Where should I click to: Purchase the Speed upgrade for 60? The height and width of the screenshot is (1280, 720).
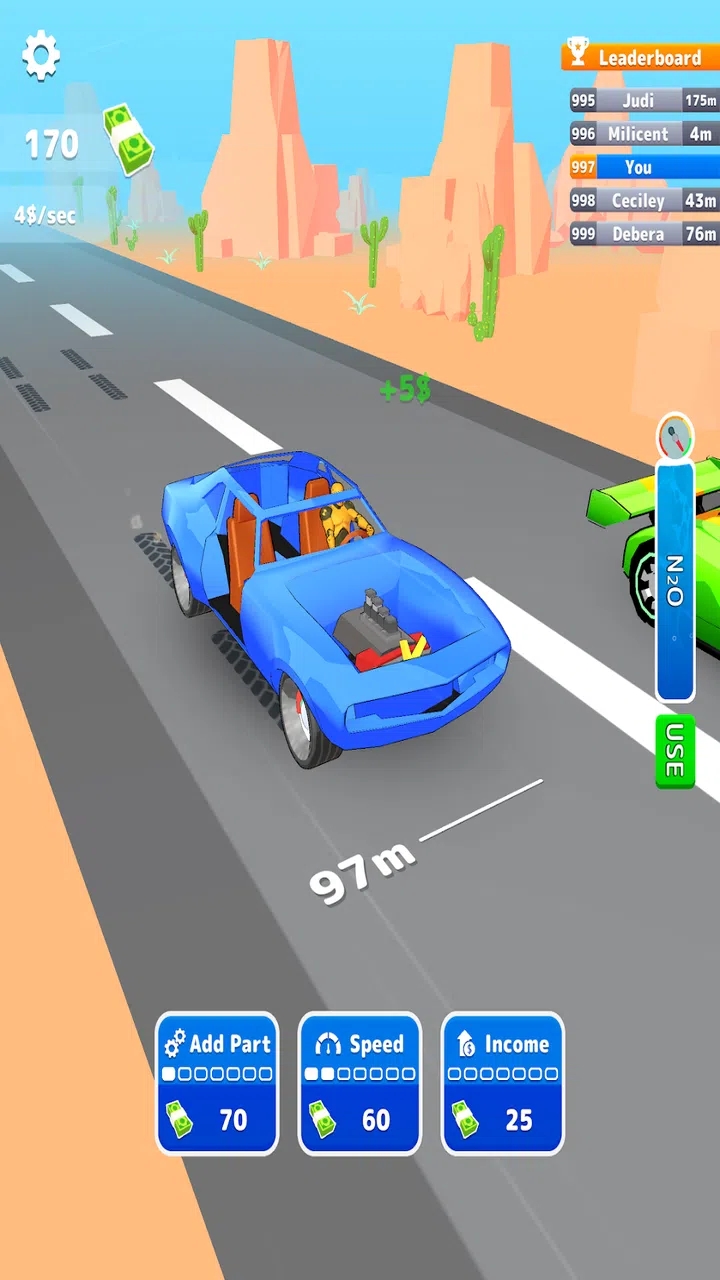click(360, 1083)
